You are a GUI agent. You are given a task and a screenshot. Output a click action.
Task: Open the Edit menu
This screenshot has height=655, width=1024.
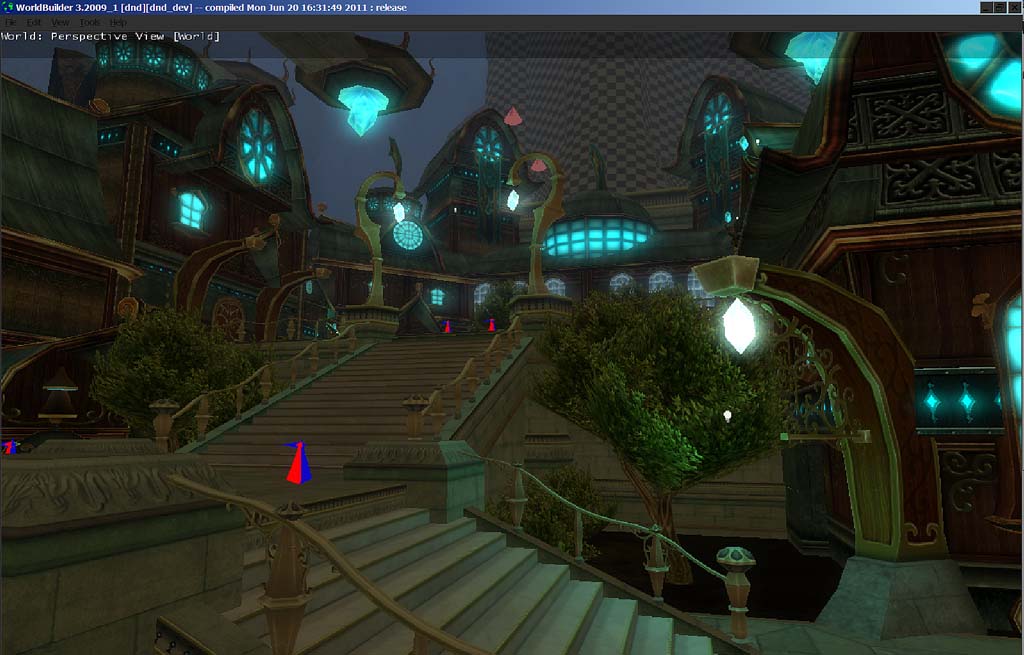click(34, 22)
